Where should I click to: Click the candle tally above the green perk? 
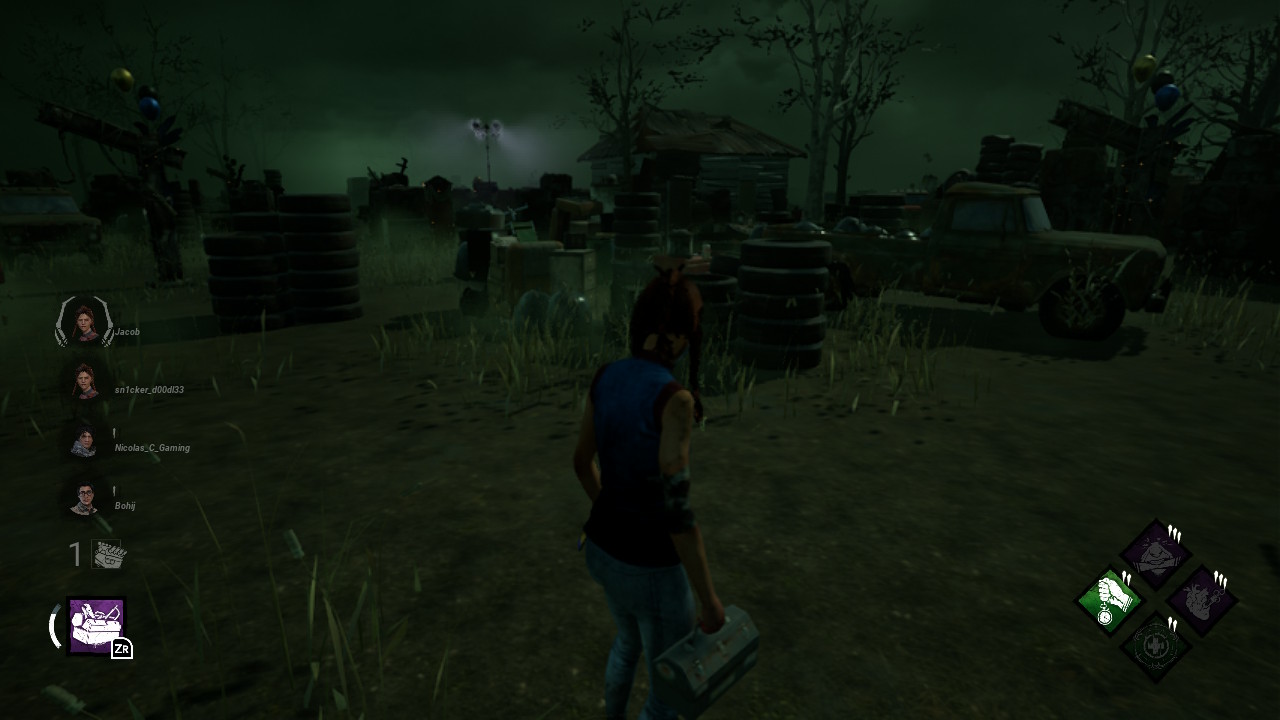[x=1126, y=576]
